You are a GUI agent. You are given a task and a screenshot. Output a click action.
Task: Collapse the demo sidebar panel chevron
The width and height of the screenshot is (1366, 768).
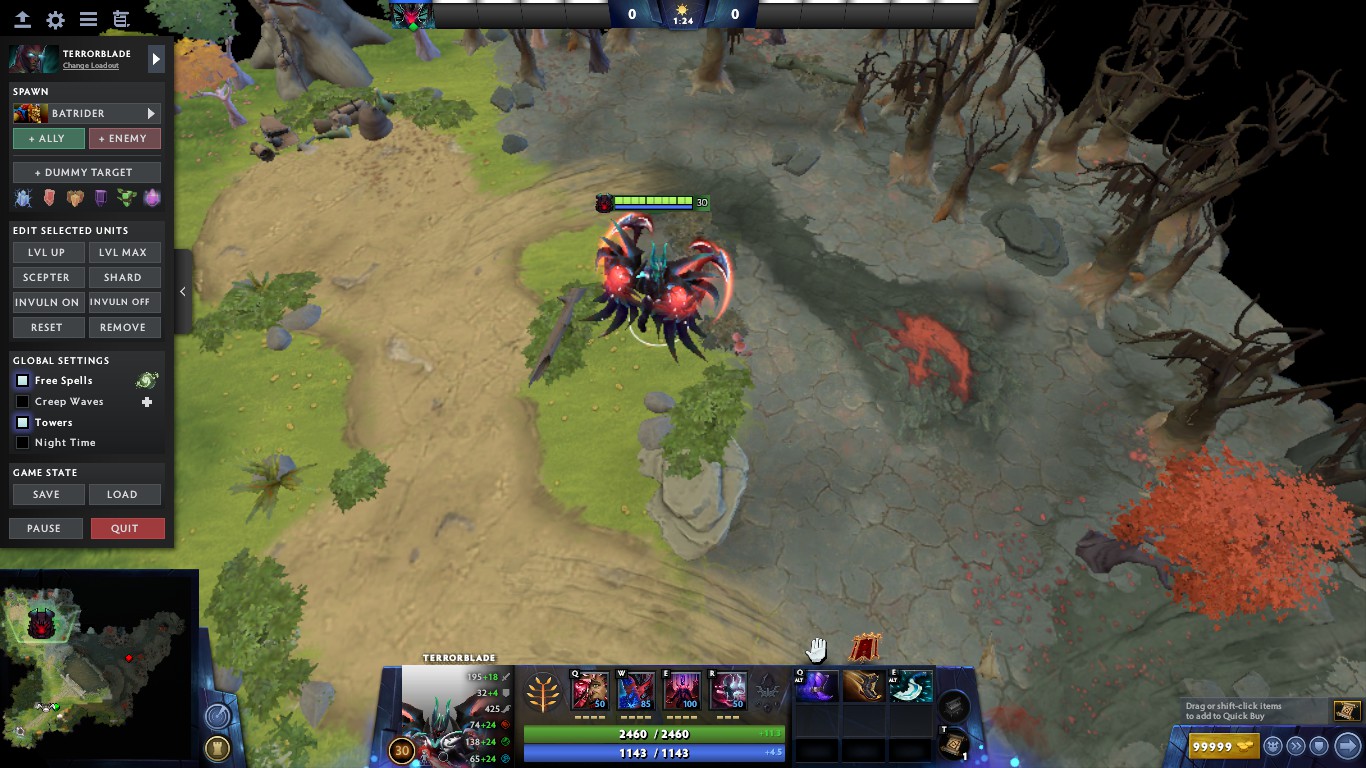(183, 291)
